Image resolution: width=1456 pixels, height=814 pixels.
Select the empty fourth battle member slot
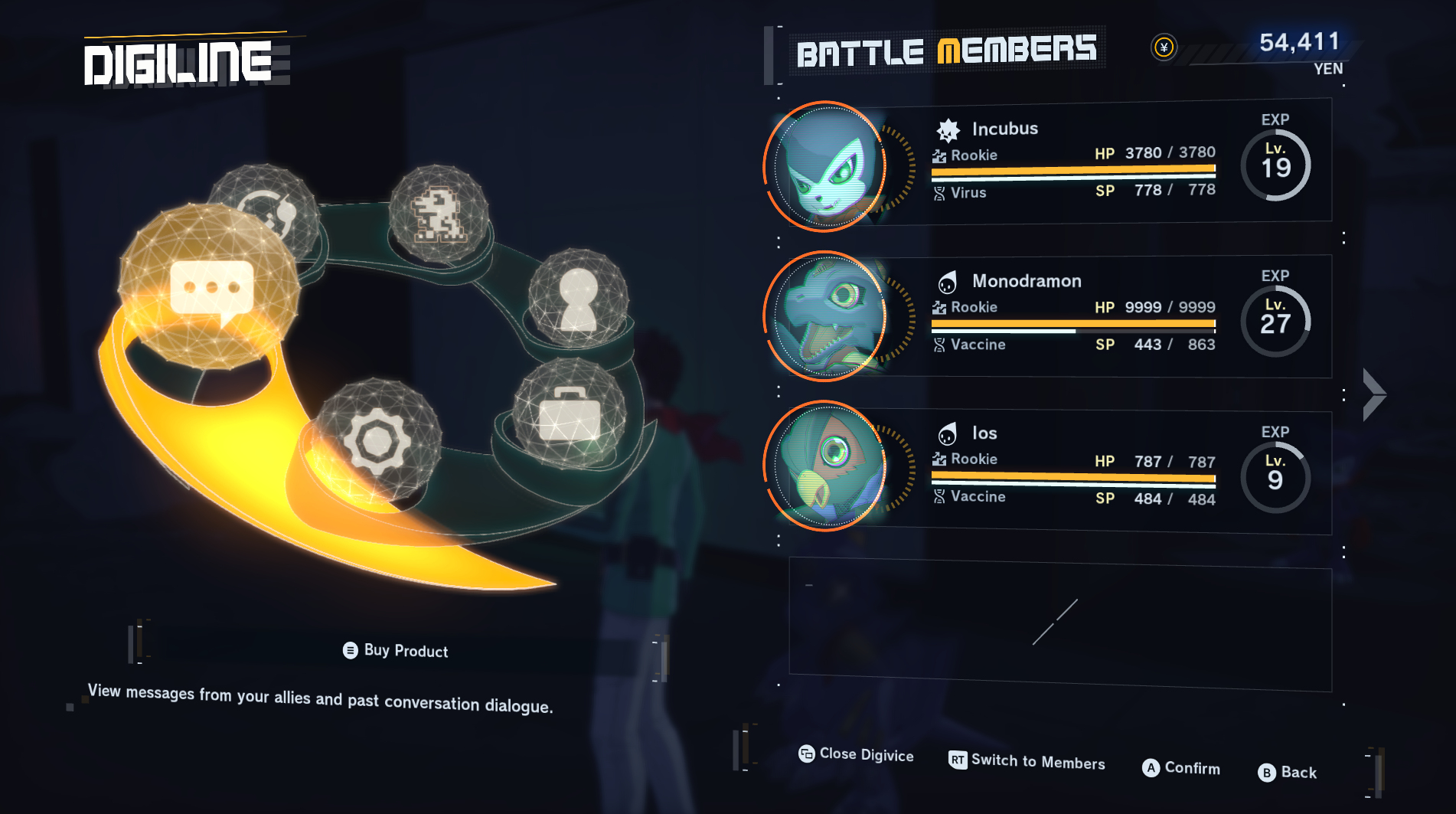click(1059, 623)
